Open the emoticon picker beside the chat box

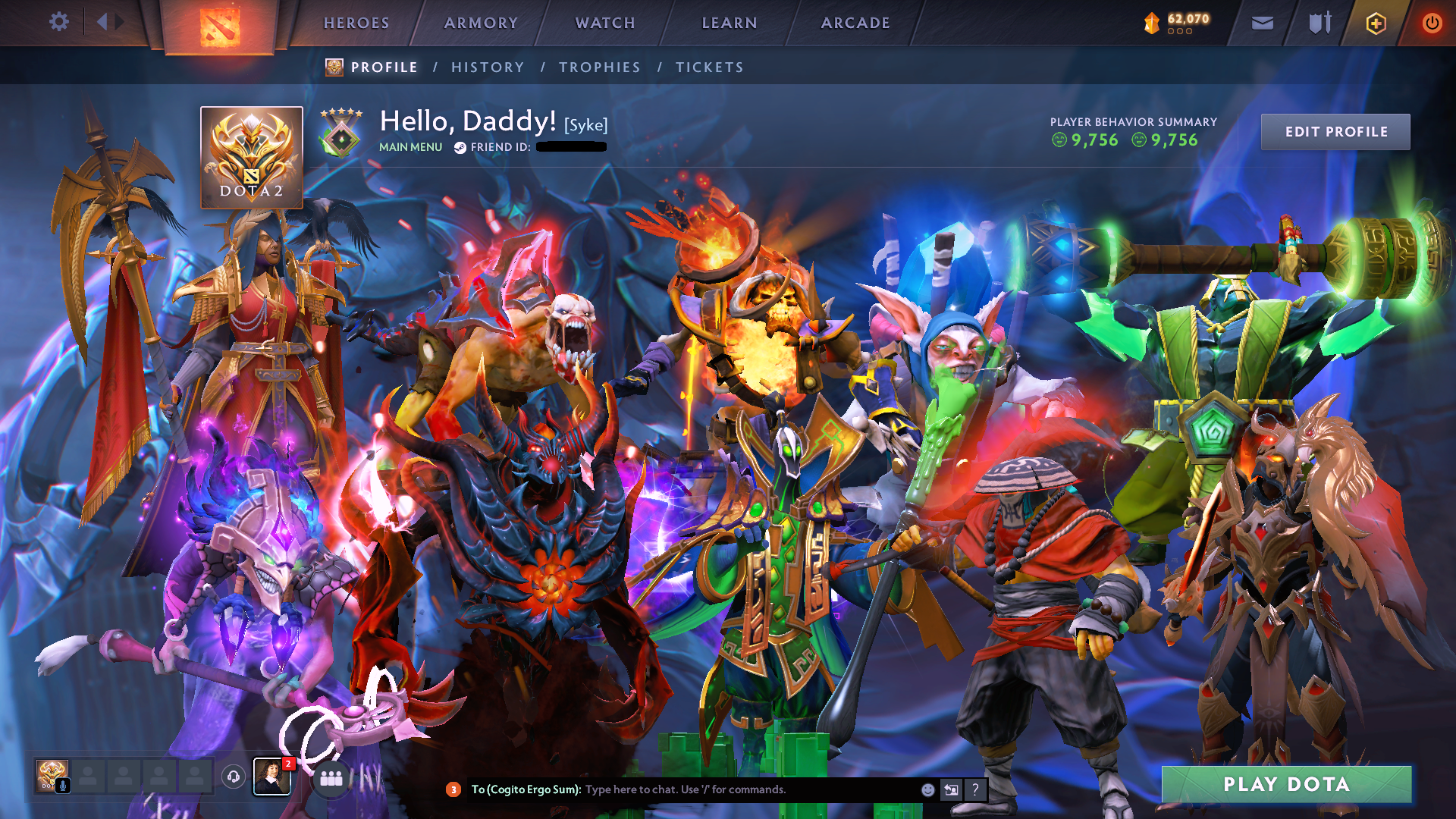[927, 789]
